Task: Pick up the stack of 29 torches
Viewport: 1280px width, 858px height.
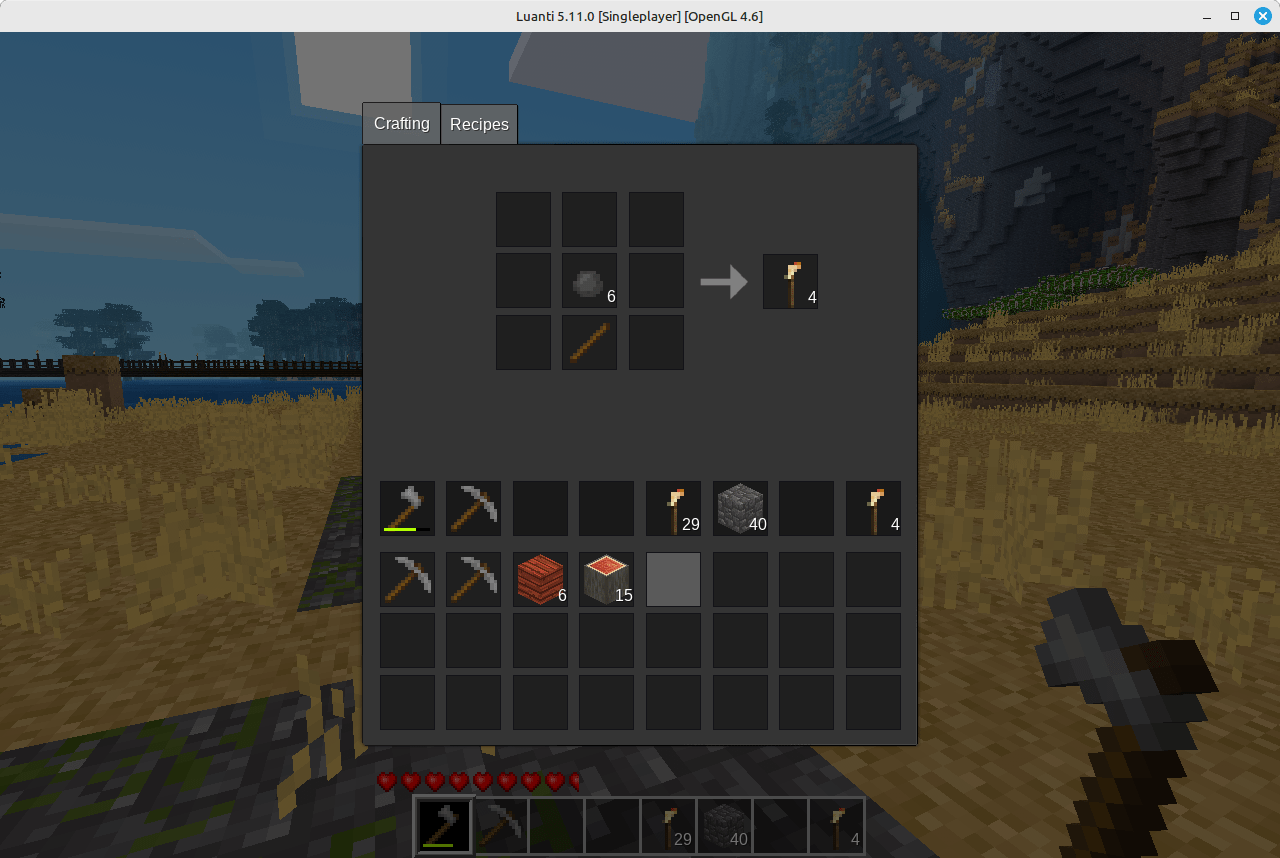Action: (x=673, y=508)
